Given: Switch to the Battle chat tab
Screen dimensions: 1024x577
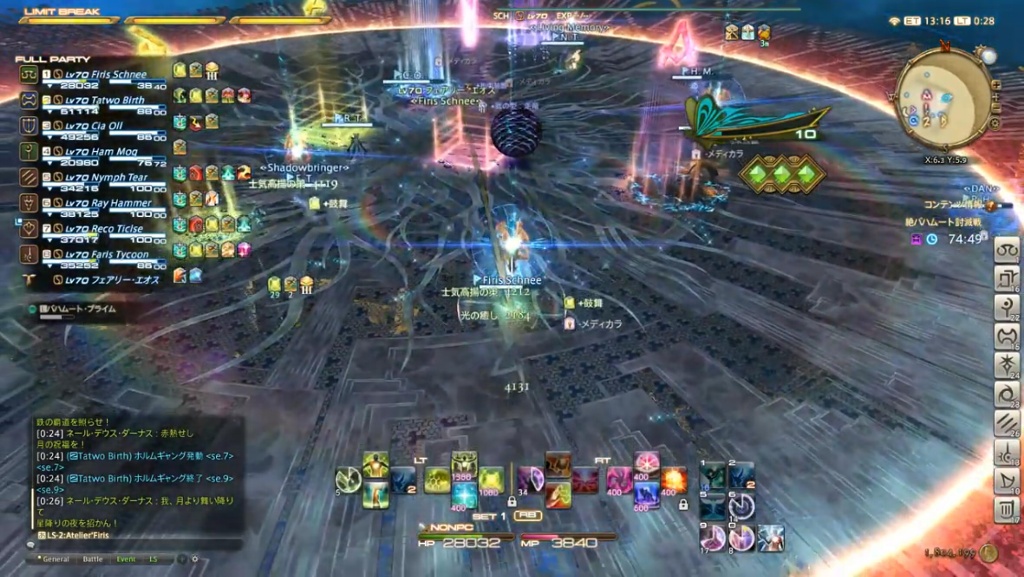Looking at the screenshot, I should pos(92,559).
